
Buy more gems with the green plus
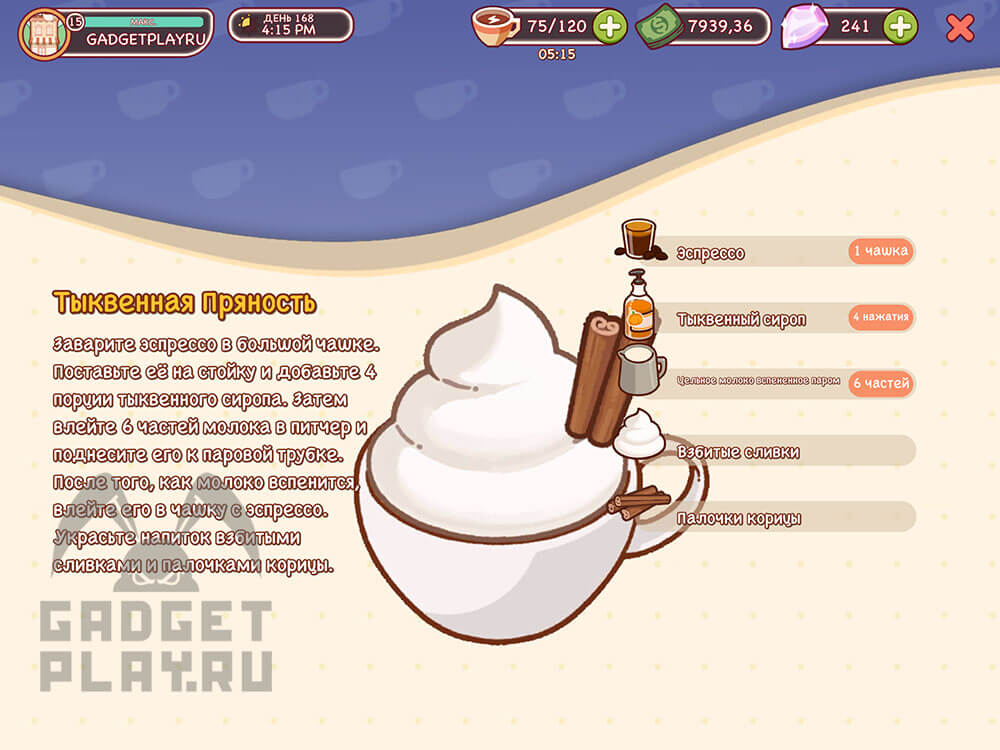coord(900,27)
